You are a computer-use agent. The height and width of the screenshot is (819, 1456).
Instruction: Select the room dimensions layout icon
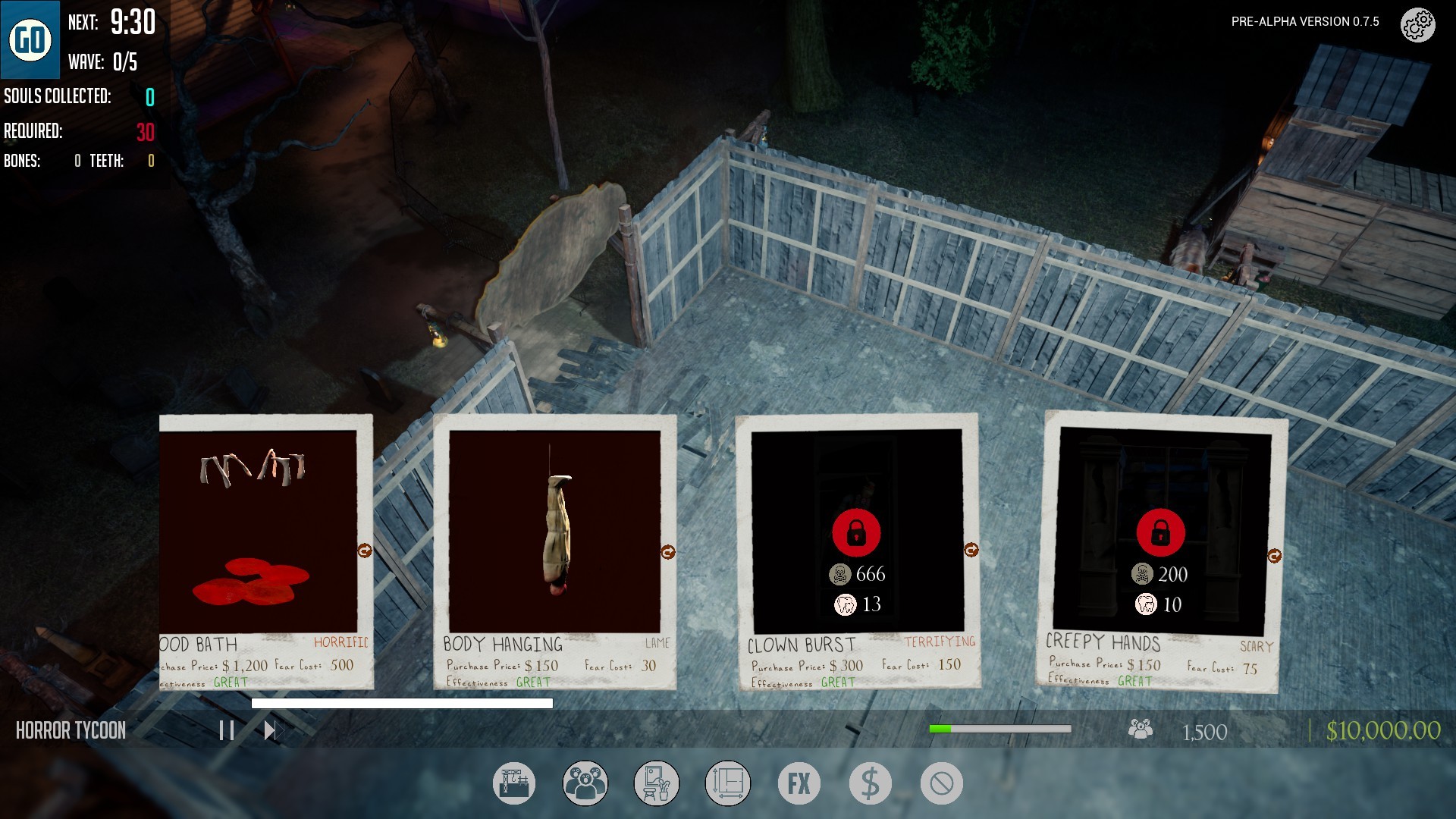point(727,783)
